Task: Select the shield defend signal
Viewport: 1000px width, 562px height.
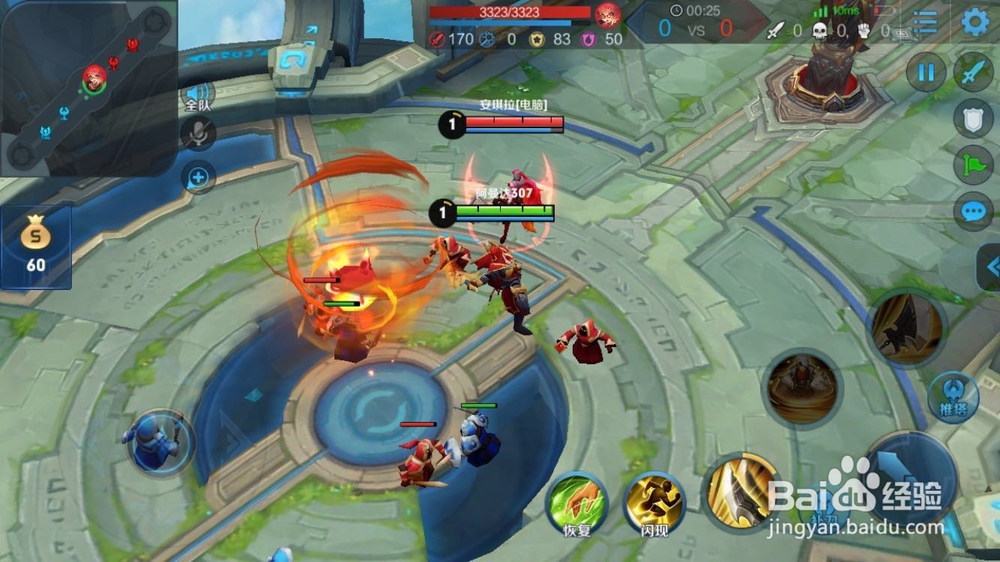Action: pos(973,118)
